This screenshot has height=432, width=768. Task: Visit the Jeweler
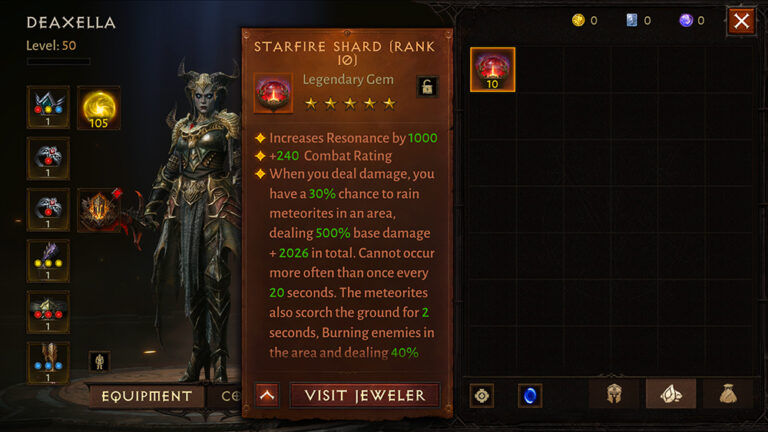tap(365, 395)
